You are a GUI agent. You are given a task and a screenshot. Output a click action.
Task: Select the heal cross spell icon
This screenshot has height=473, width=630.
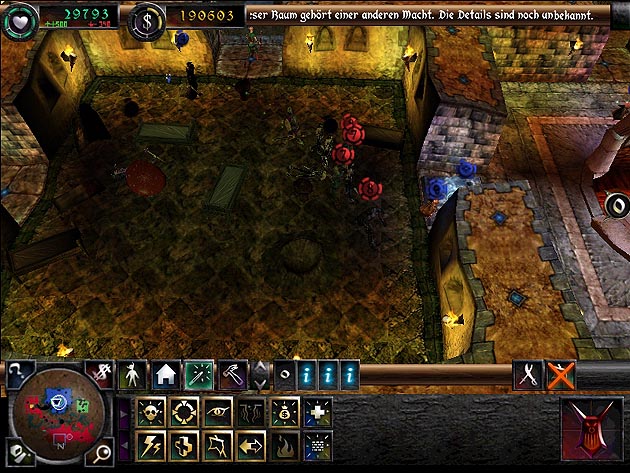[316, 412]
